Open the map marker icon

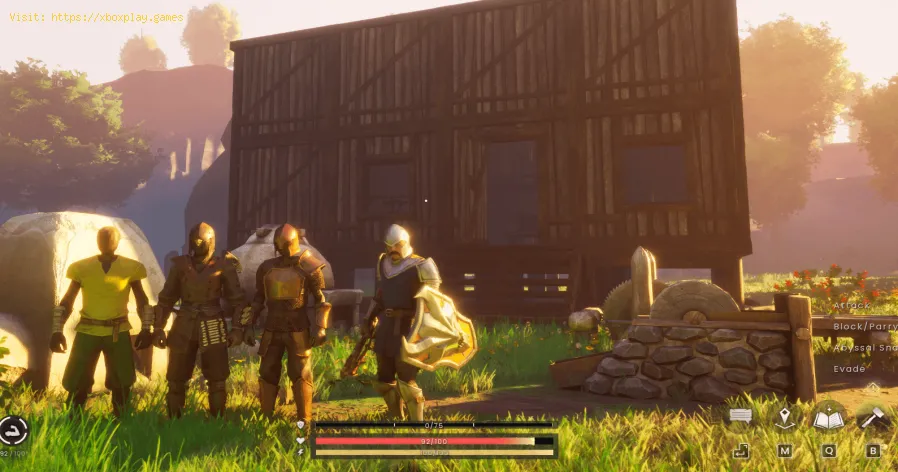(785, 417)
